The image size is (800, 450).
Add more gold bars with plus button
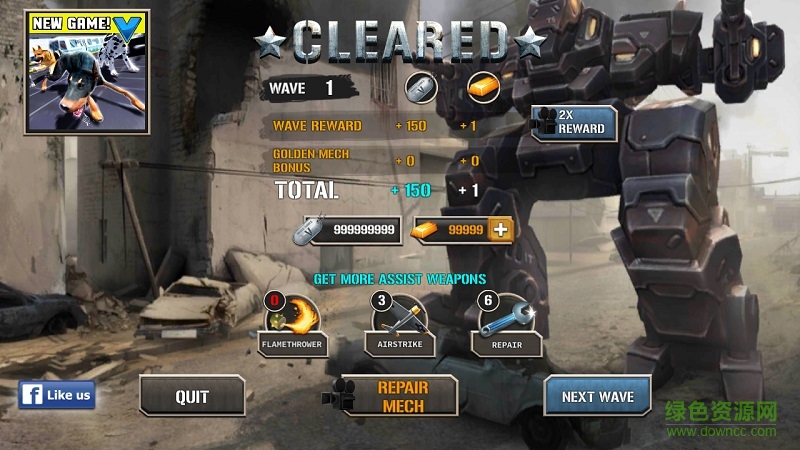point(502,230)
